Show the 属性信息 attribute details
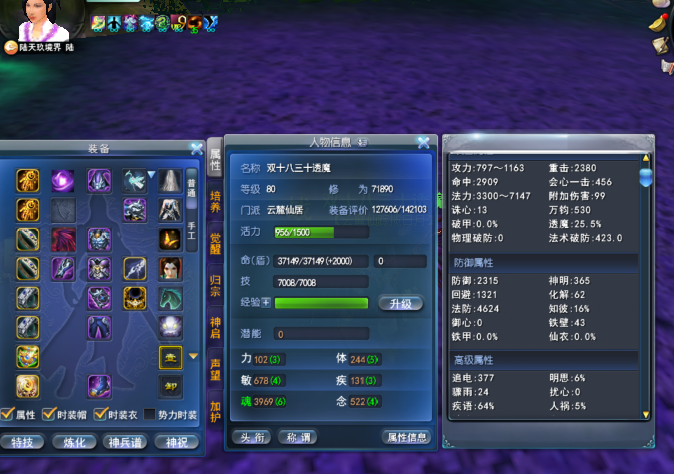This screenshot has width=674, height=474. click(407, 437)
